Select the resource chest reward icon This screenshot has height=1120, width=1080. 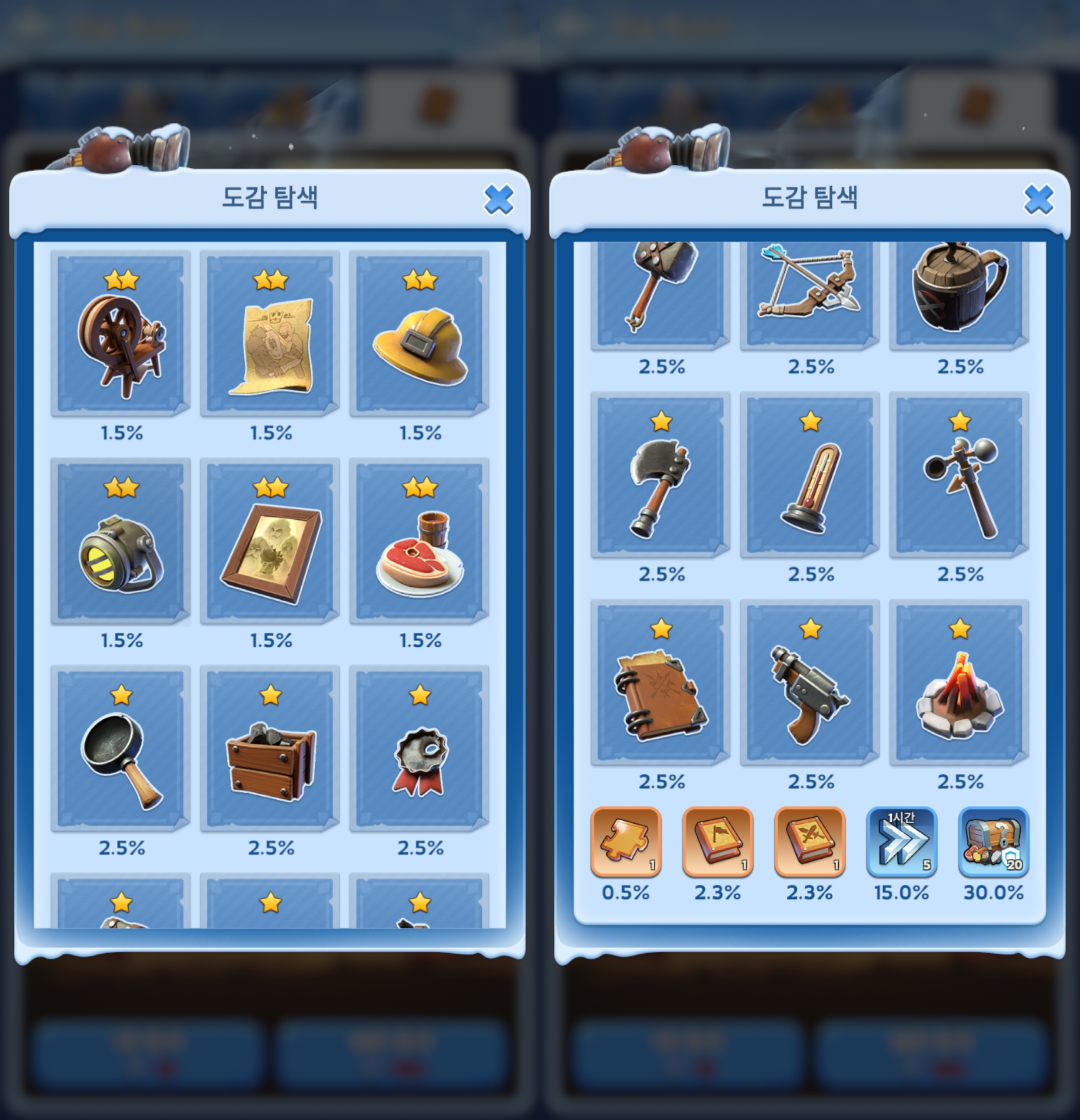tap(994, 842)
